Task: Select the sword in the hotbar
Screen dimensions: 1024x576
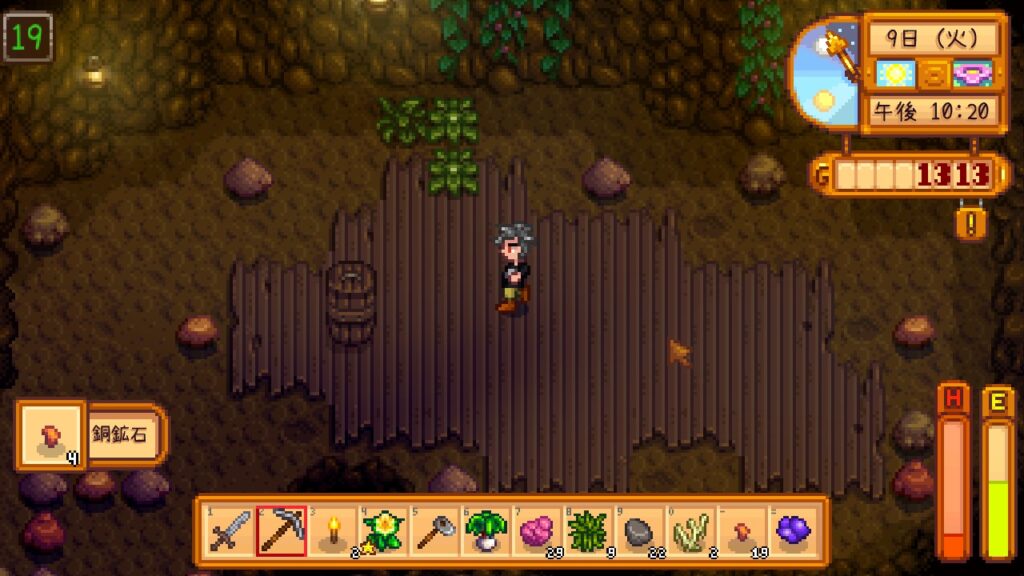Action: point(229,530)
